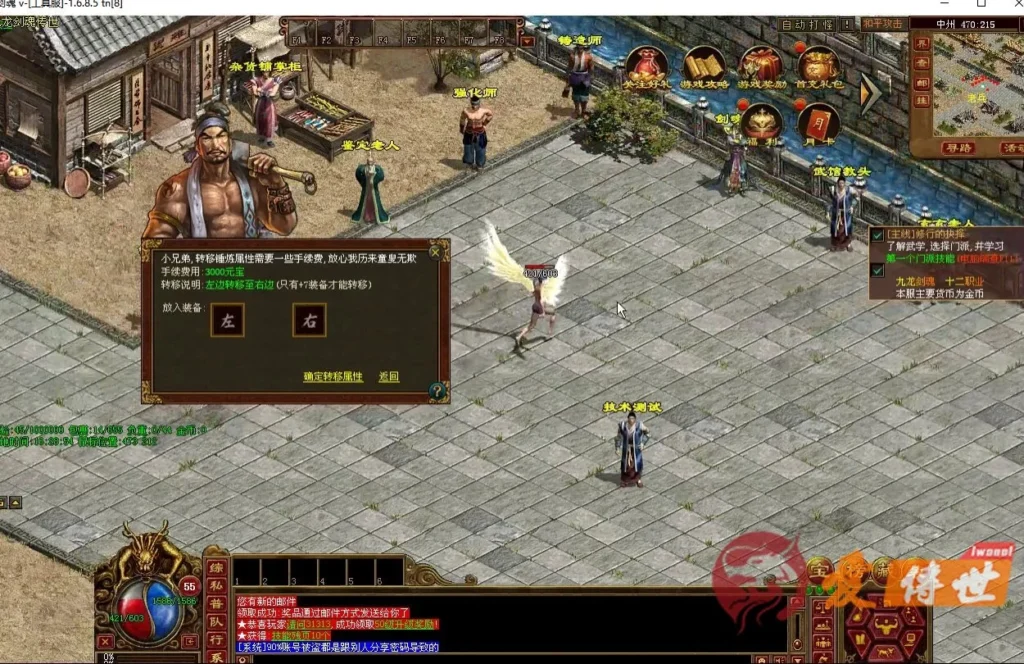Collapse icons with the gold arrow
Image resolution: width=1024 pixels, height=664 pixels.
(x=871, y=94)
